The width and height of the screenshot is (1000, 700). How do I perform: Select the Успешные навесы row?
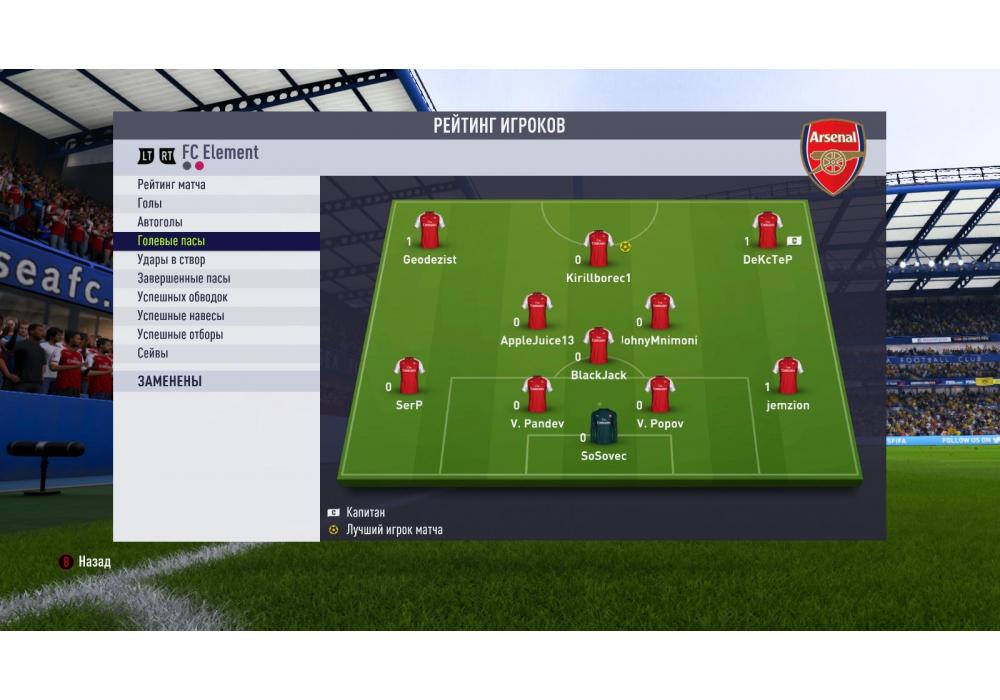click(x=180, y=316)
